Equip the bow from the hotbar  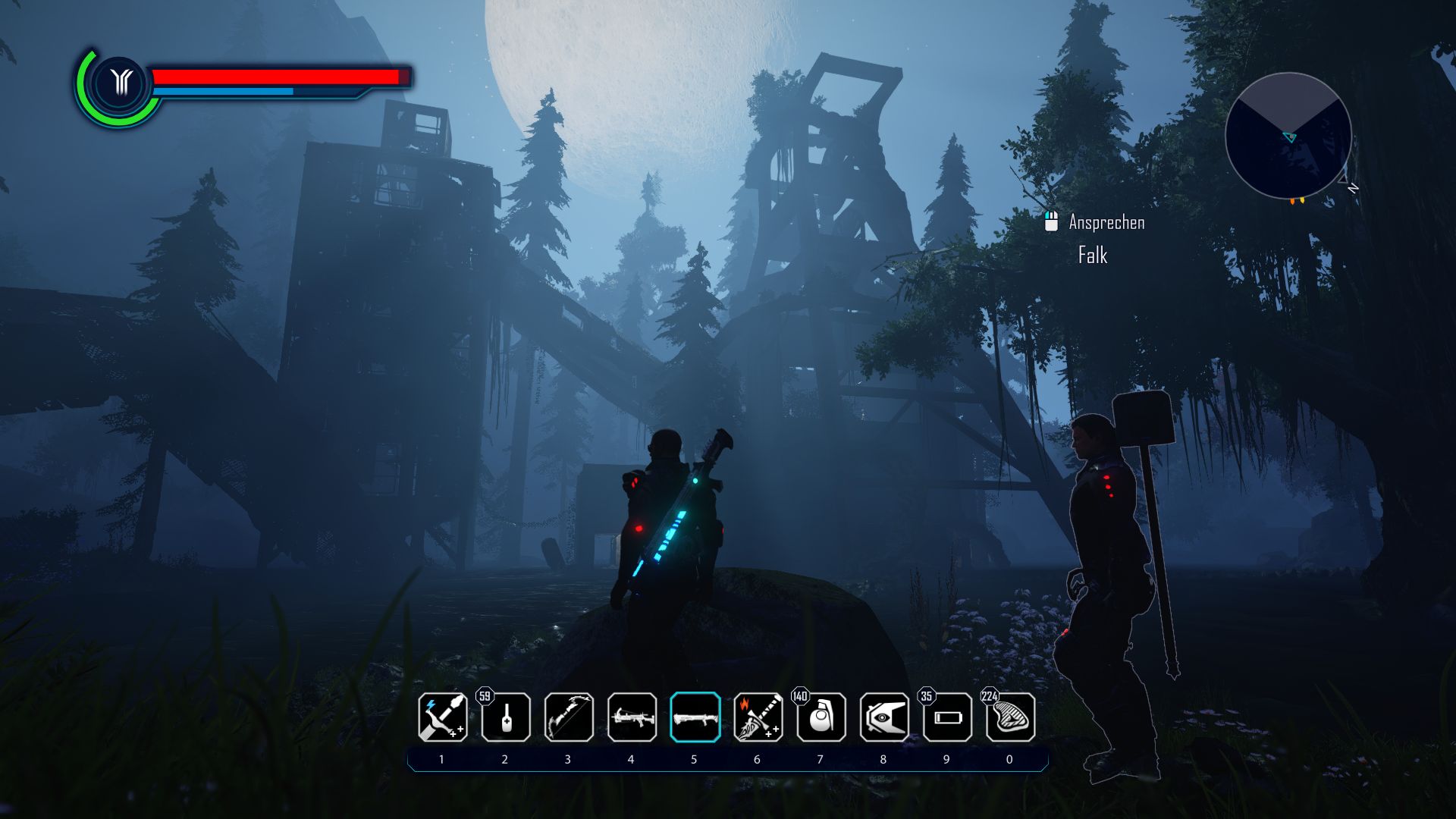569,717
